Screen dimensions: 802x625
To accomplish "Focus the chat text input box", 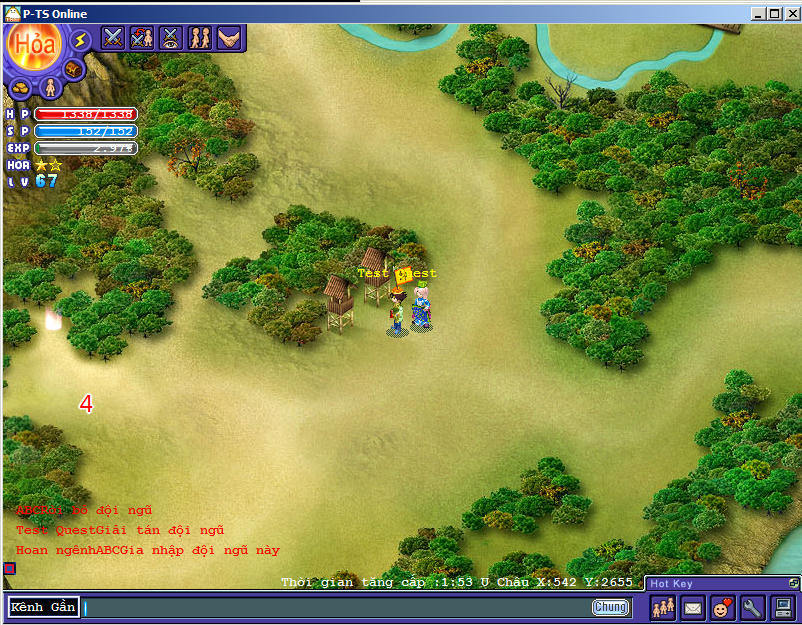I will coord(335,607).
